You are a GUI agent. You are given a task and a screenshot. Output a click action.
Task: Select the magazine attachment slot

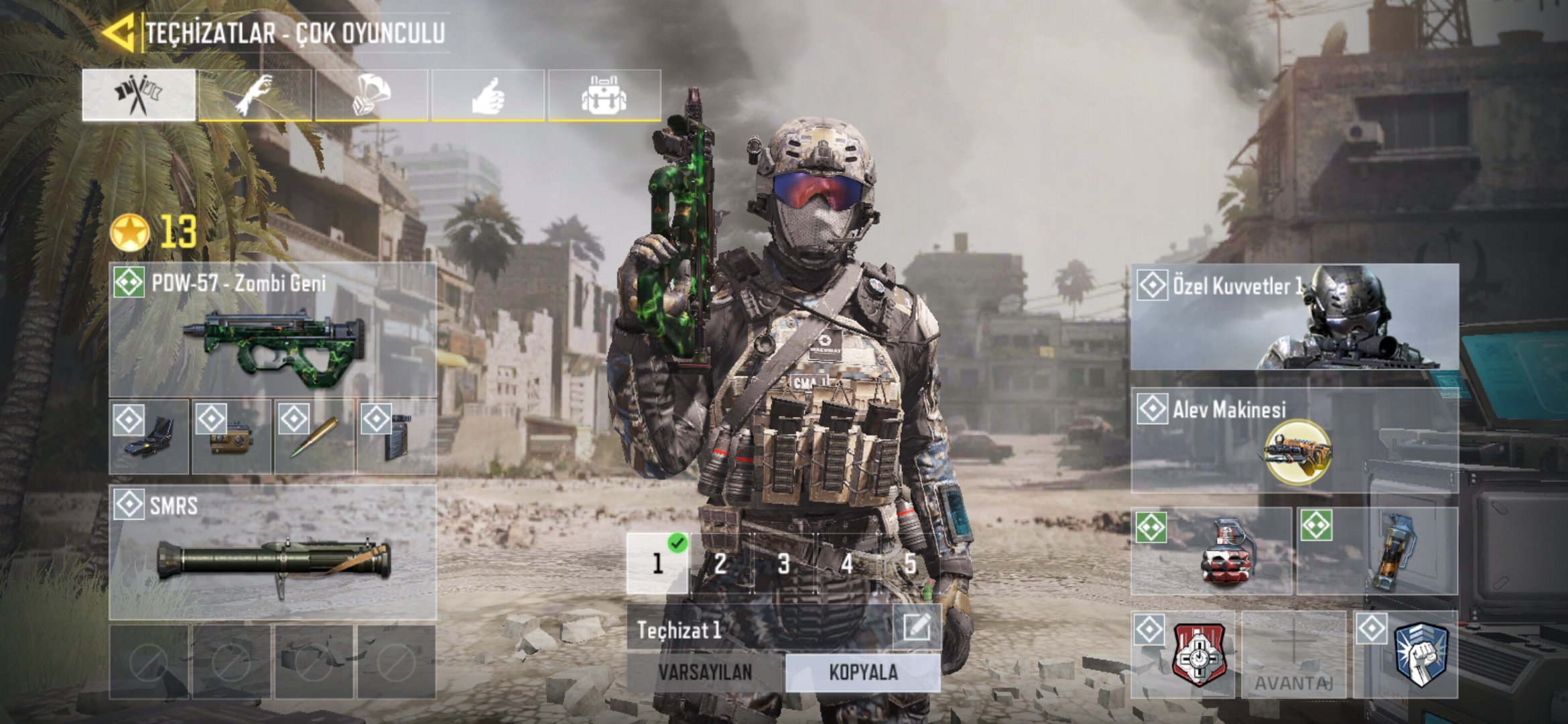tap(396, 437)
